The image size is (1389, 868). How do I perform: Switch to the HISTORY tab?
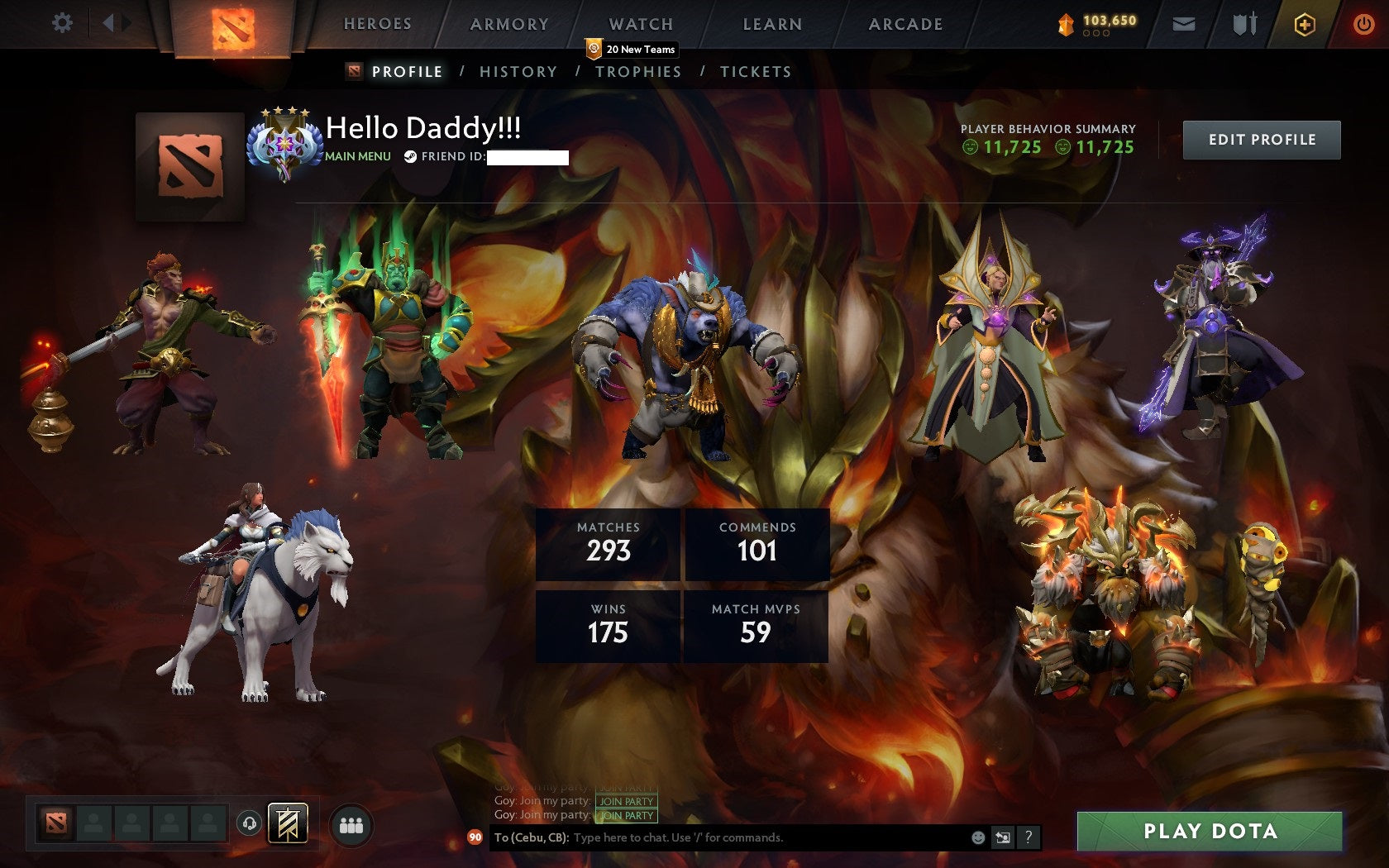(518, 72)
